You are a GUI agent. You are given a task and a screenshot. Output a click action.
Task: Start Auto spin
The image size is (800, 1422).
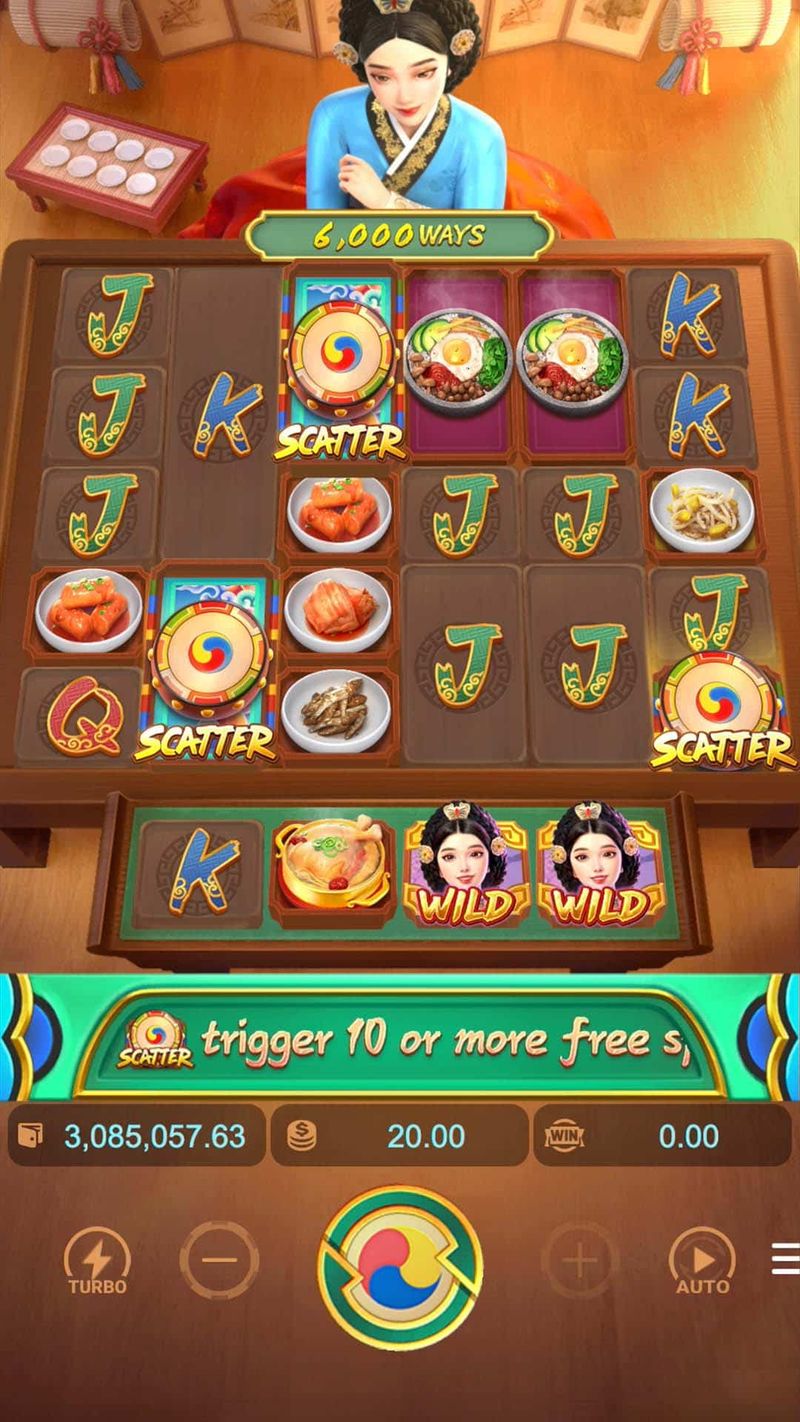(702, 1261)
